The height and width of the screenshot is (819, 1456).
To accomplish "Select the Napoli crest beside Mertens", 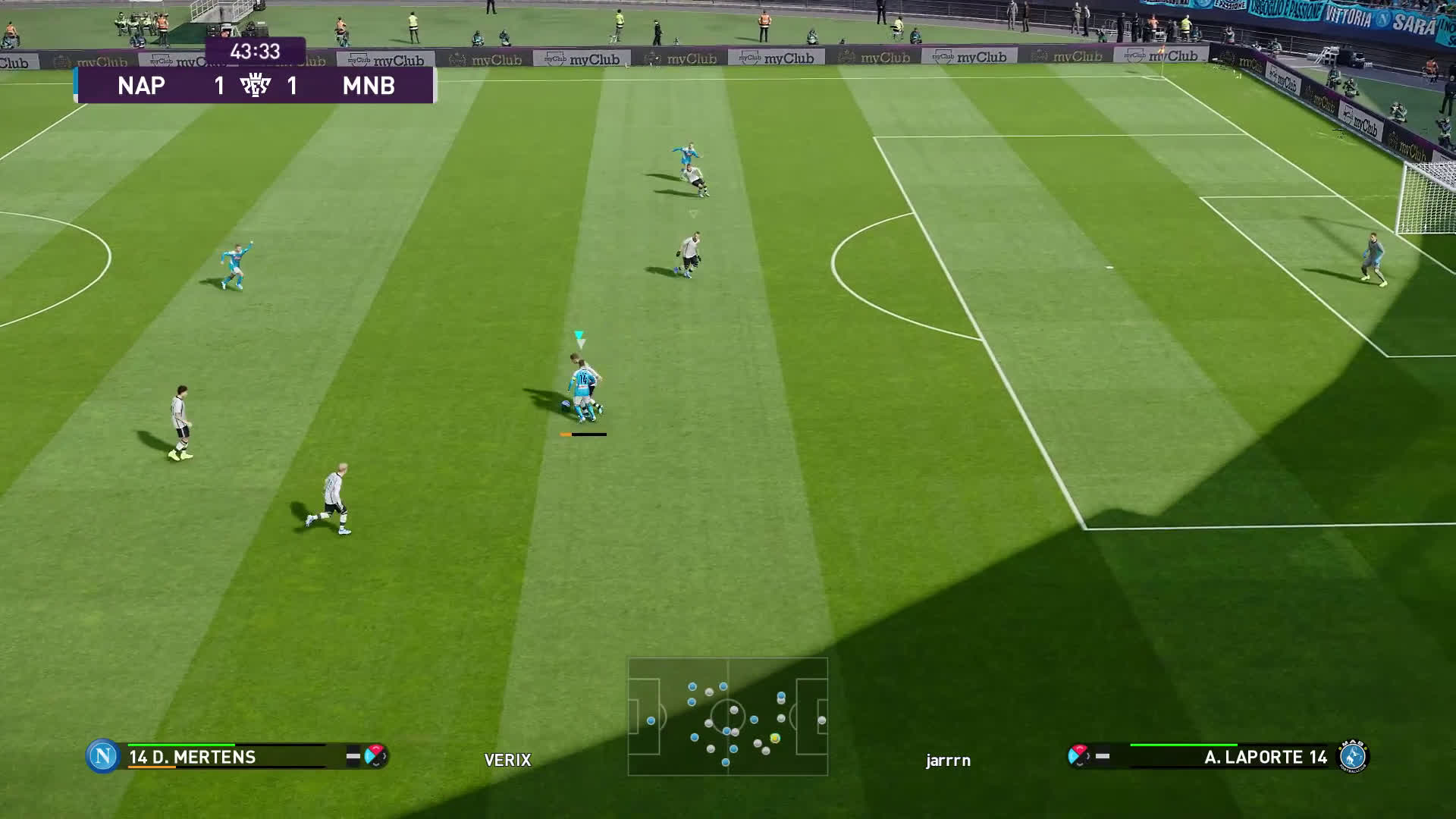I will pos(102,756).
